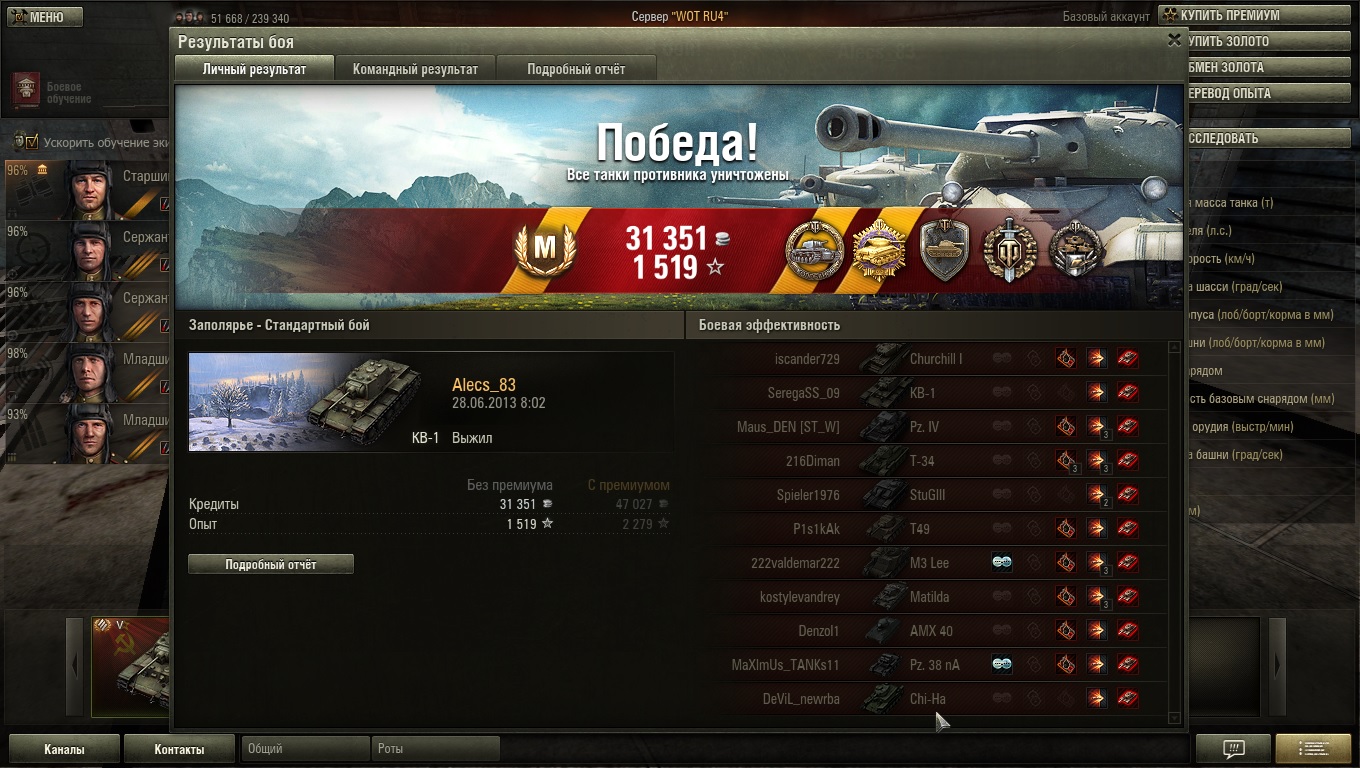Open the Подробный отчёт tab

[576, 69]
